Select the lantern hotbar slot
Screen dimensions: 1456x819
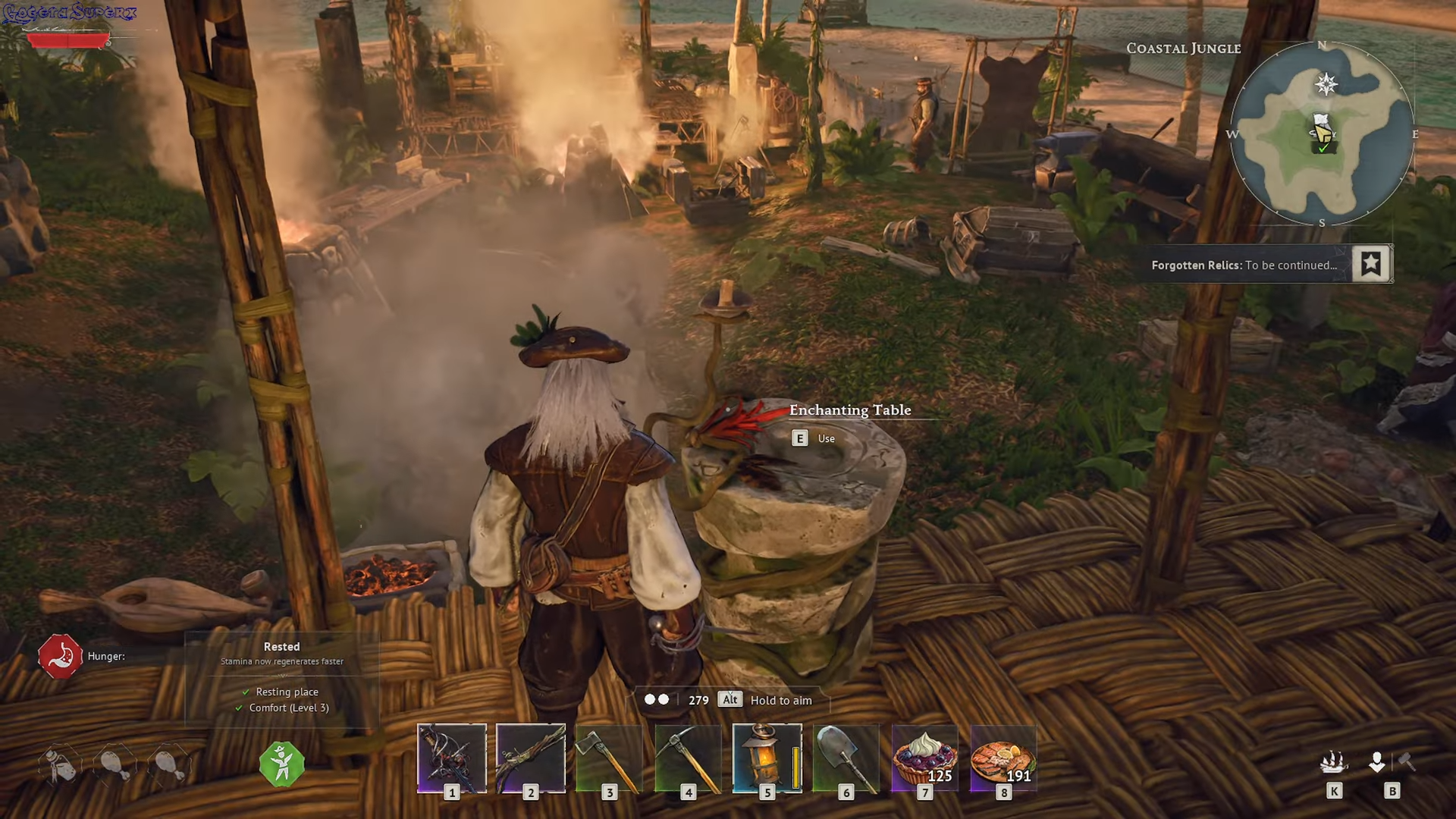point(767,758)
